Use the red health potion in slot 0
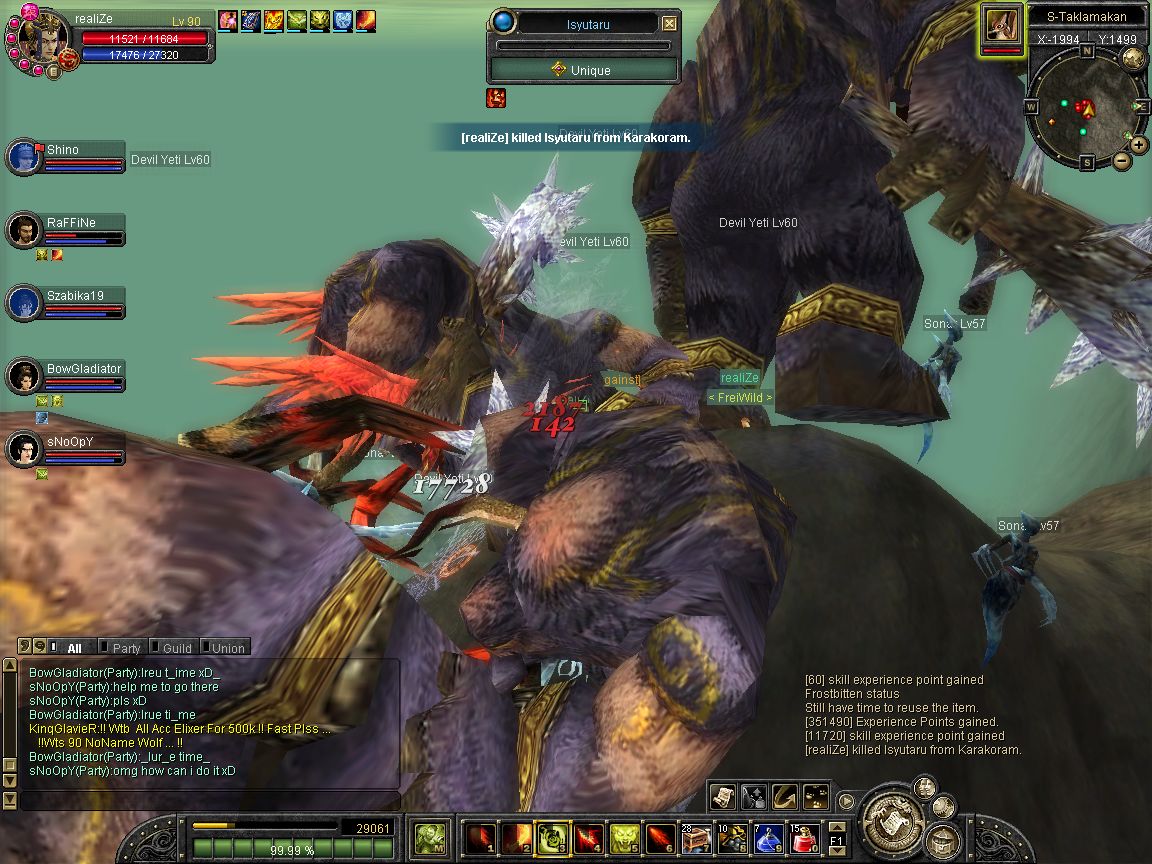The image size is (1152, 864). [x=805, y=837]
